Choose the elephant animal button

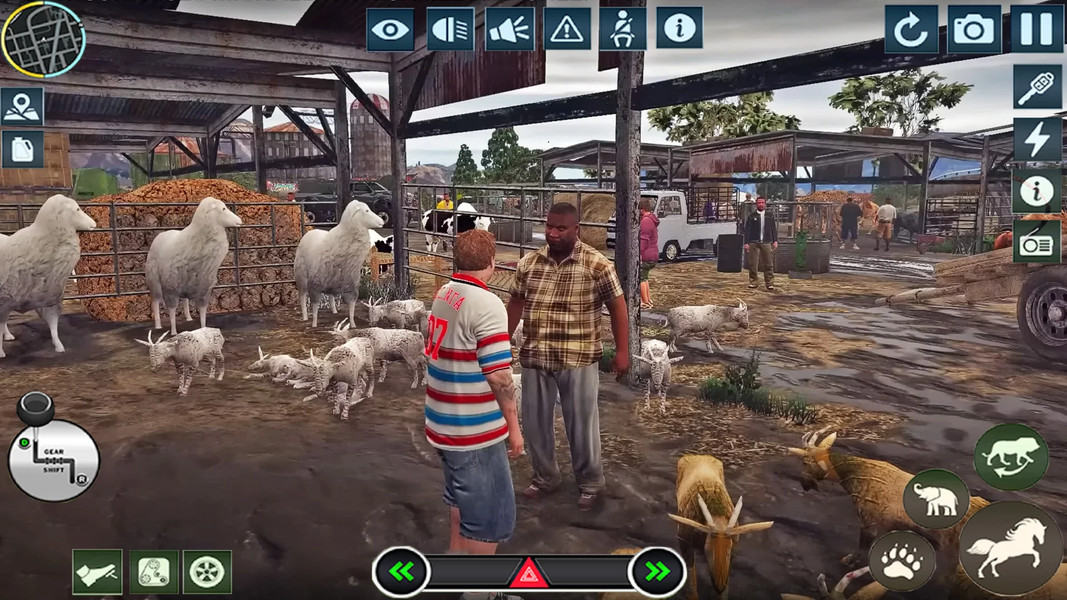click(936, 499)
